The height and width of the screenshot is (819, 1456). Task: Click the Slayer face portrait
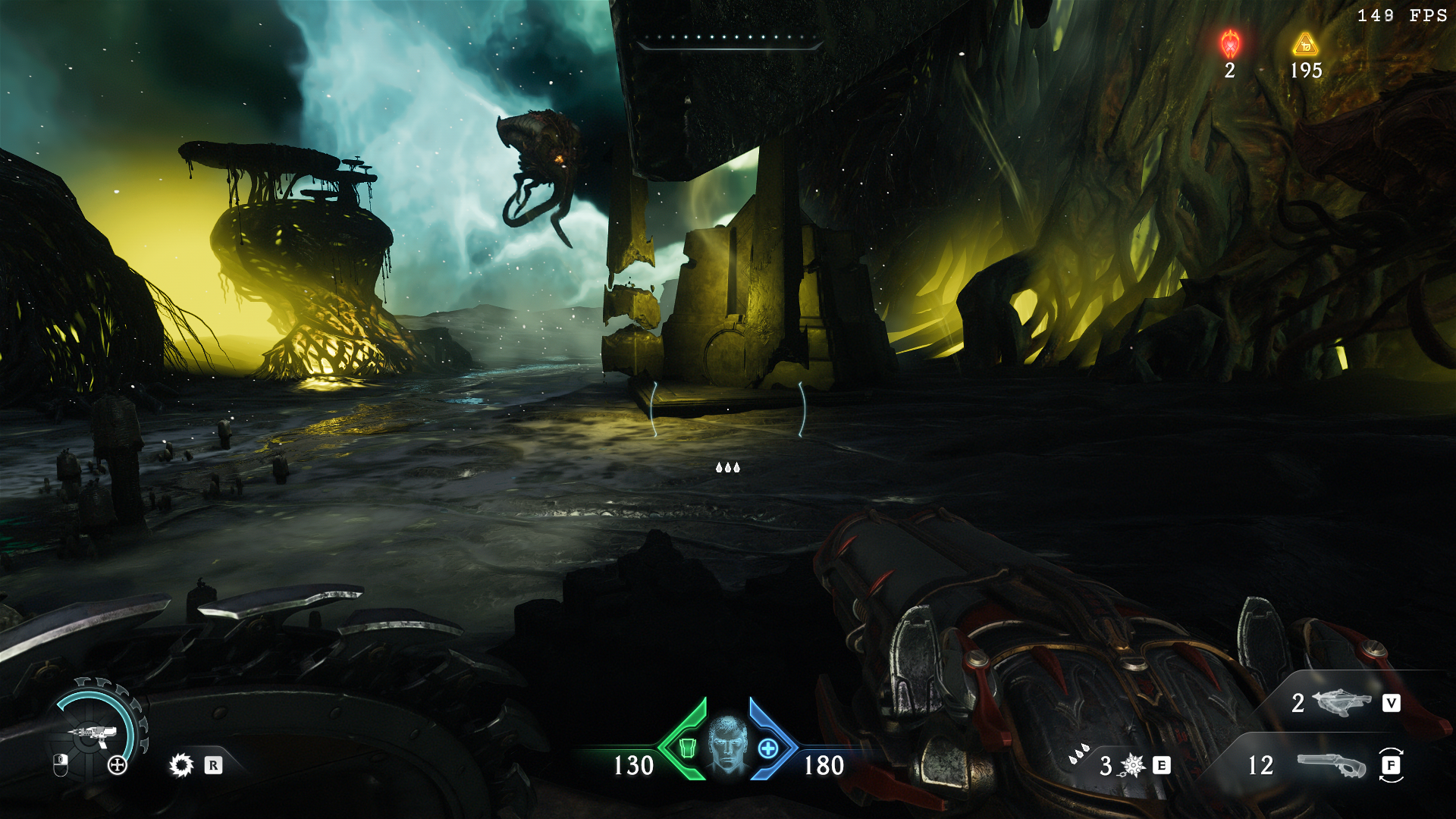[x=728, y=744]
